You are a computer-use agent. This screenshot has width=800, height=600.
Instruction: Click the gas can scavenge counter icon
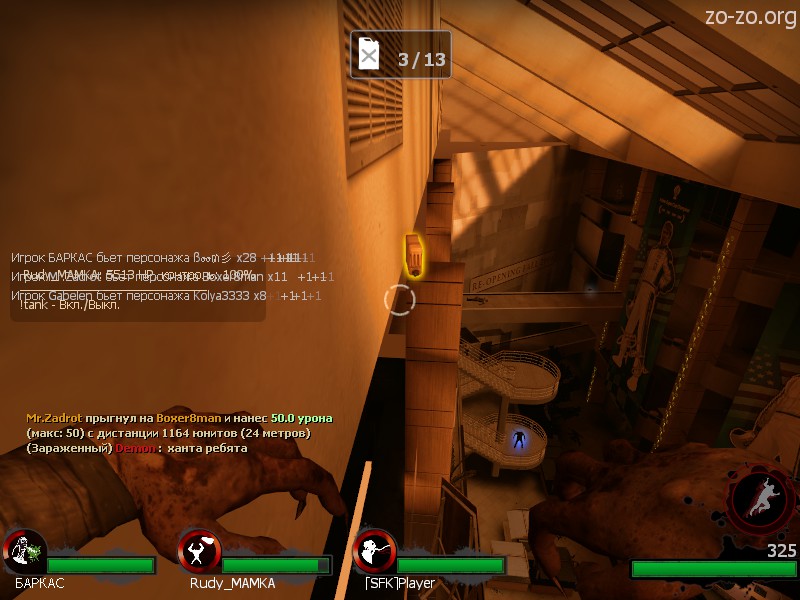tap(370, 55)
